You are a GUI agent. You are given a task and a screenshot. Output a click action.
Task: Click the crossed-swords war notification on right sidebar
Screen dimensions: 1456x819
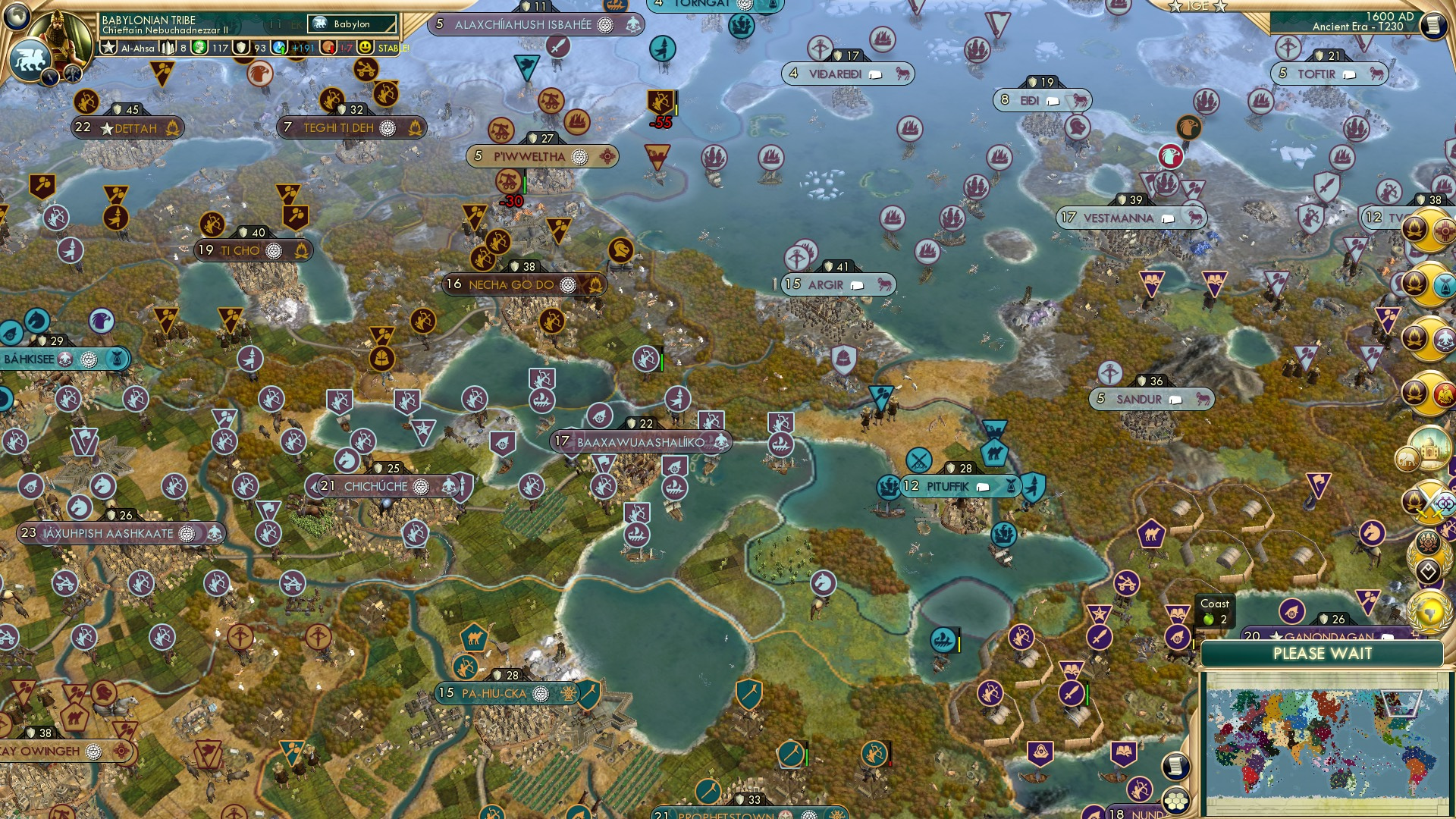(1428, 502)
